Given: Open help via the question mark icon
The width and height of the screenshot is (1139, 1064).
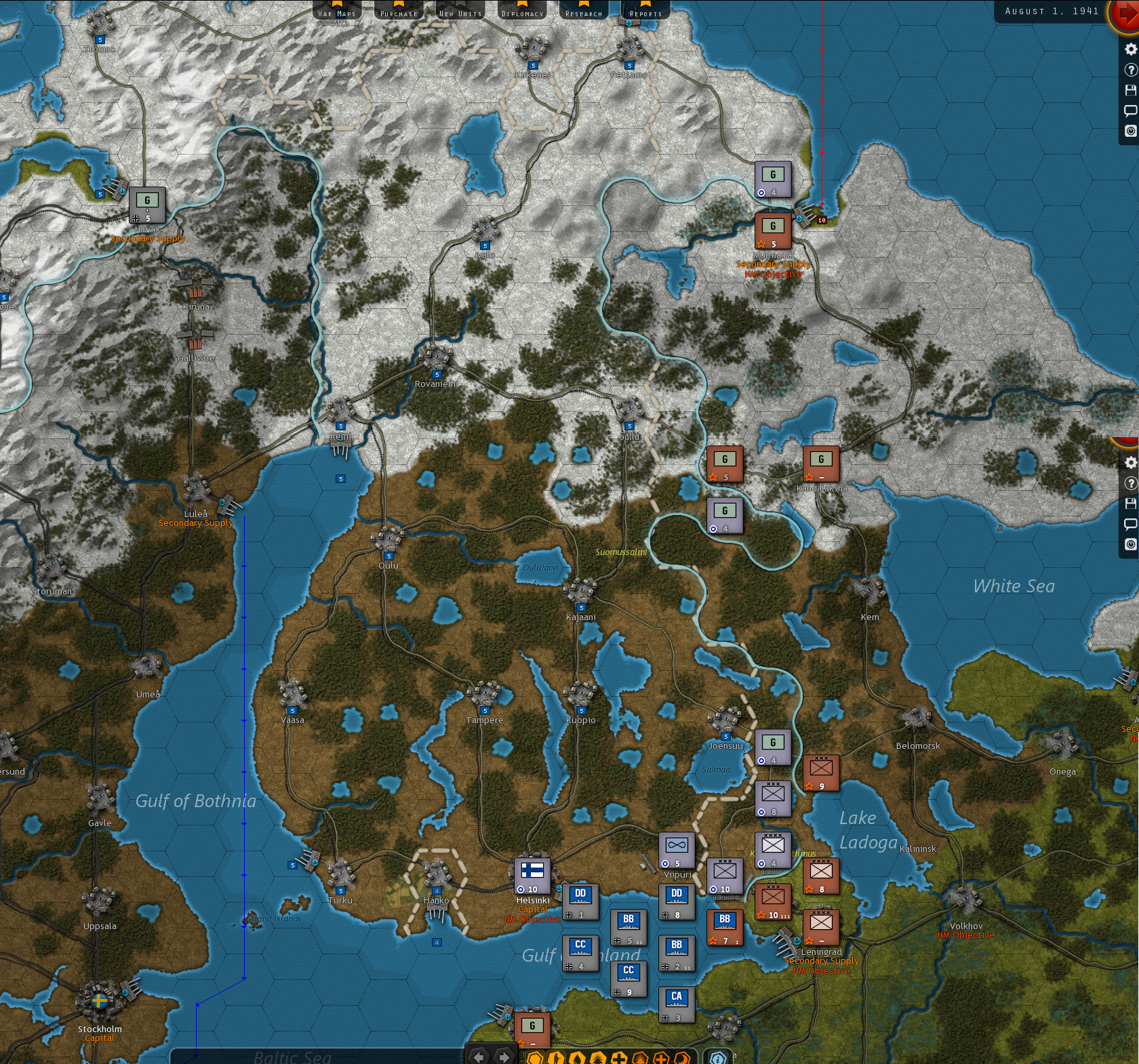Looking at the screenshot, I should pyautogui.click(x=1130, y=70).
